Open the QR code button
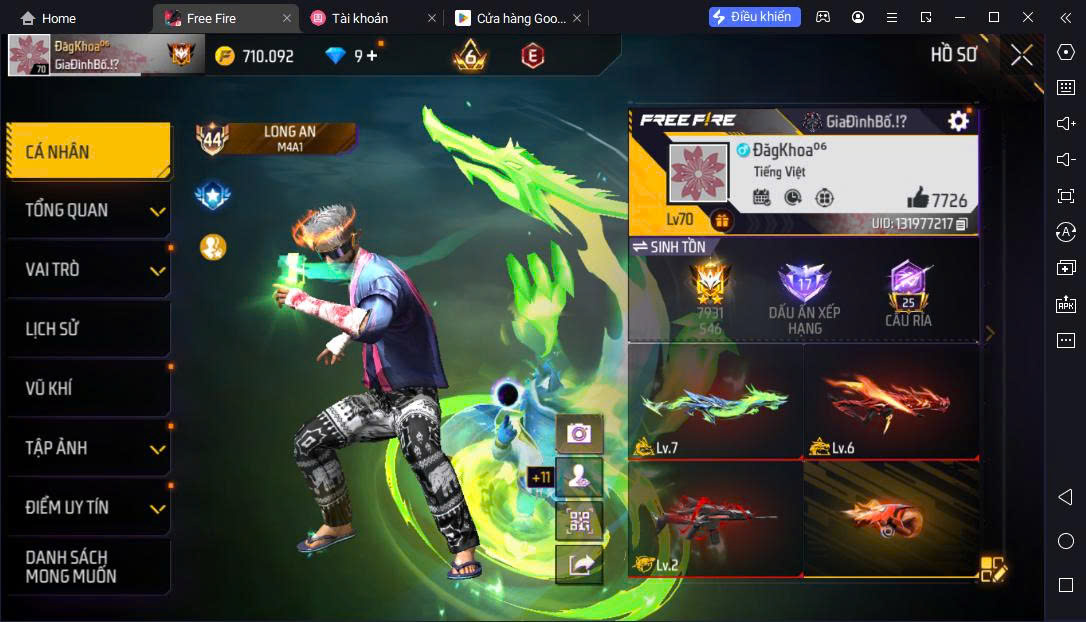This screenshot has height=622, width=1086. pyautogui.click(x=579, y=521)
